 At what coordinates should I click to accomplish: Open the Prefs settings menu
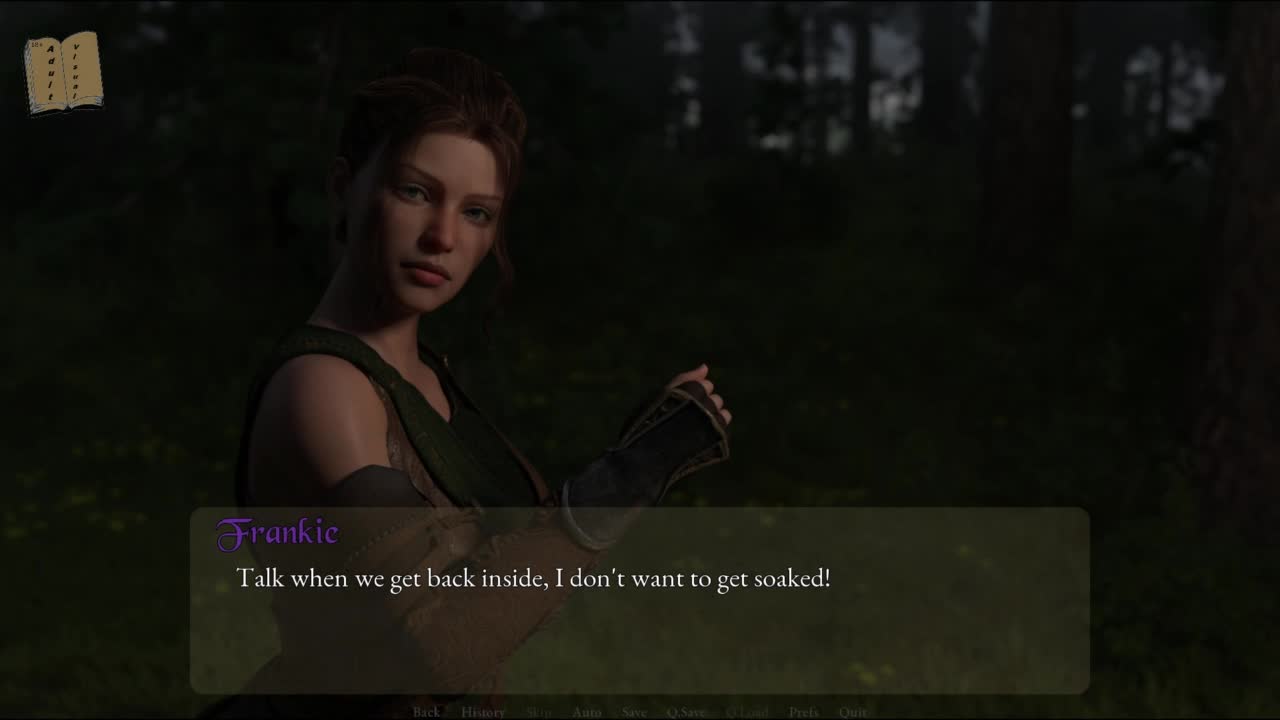pyautogui.click(x=804, y=712)
